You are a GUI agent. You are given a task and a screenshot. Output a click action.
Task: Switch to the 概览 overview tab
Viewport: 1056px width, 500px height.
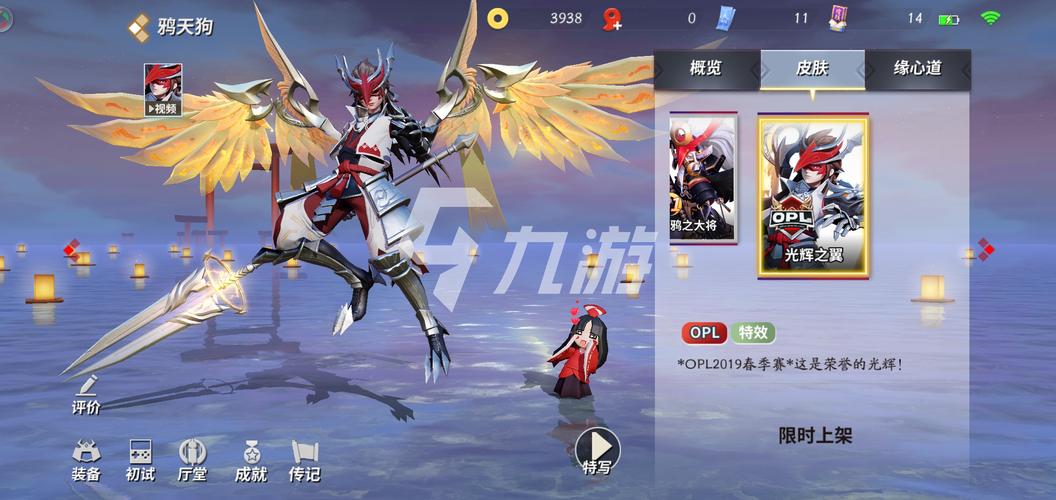tap(706, 69)
